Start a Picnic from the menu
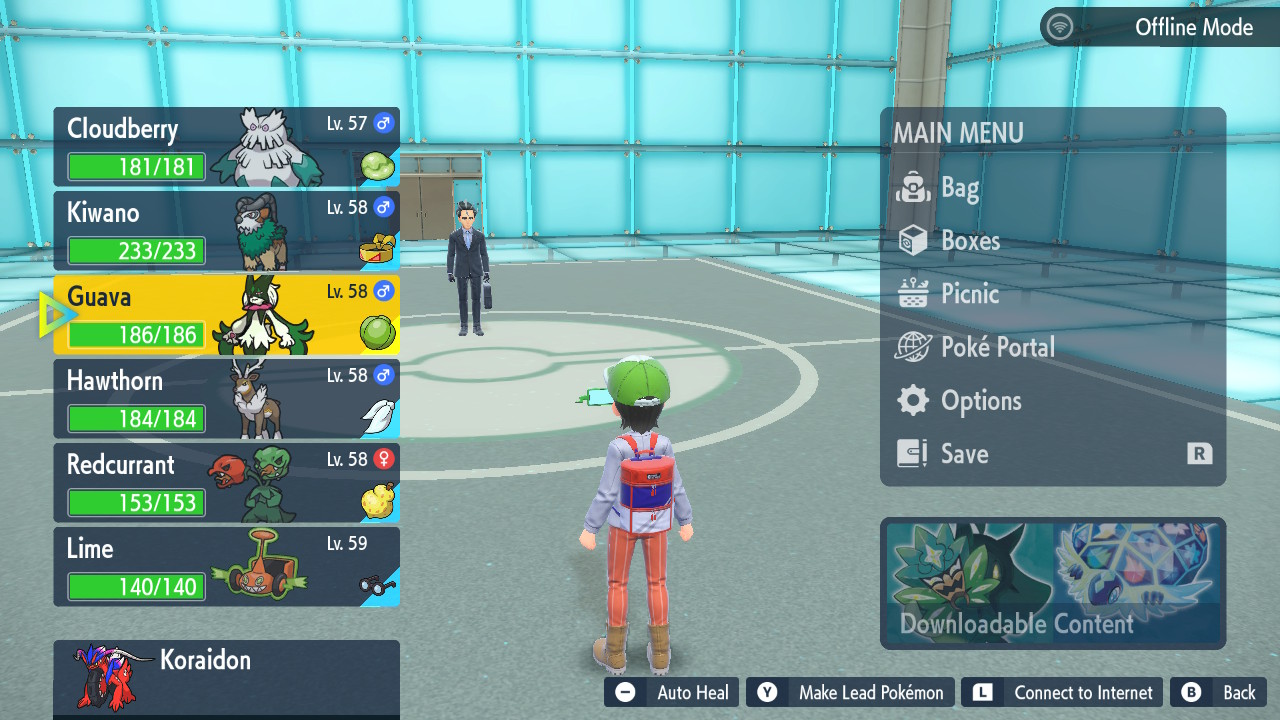This screenshot has width=1280, height=720. [x=969, y=294]
